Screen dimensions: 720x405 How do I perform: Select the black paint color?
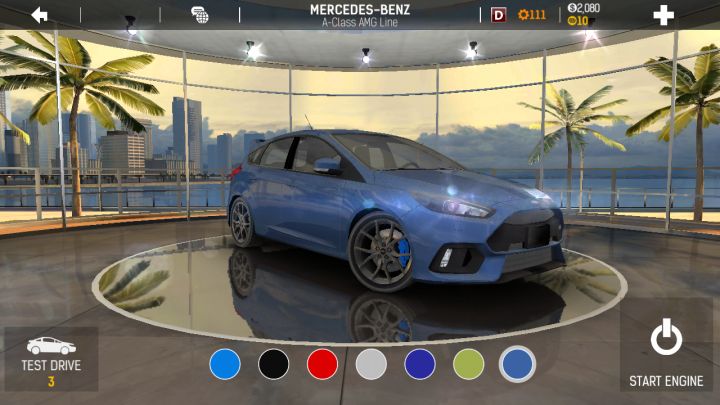tap(274, 364)
